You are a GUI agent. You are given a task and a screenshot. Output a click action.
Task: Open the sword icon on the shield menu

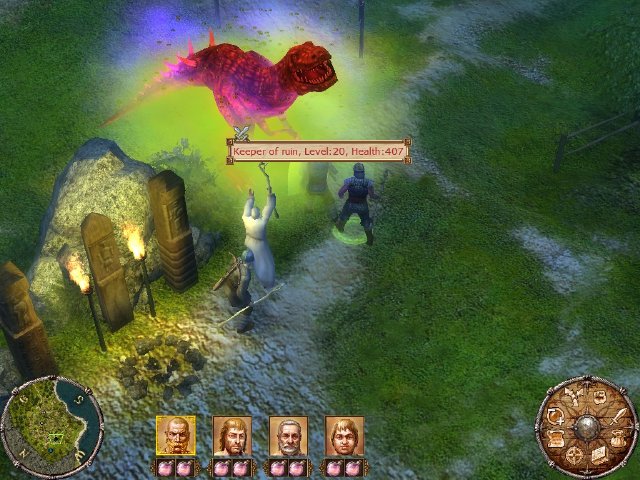[x=618, y=416]
